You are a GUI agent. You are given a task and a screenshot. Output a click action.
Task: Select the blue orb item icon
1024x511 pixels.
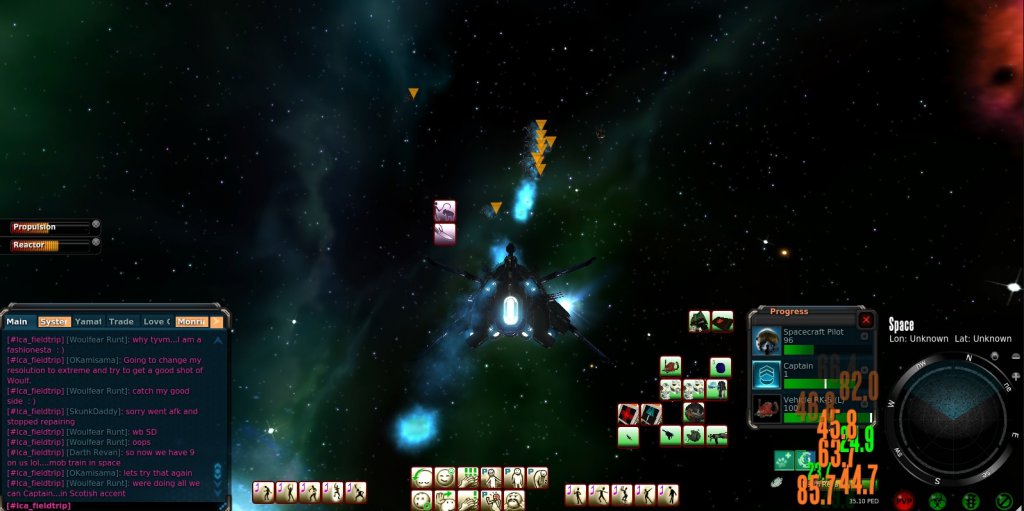pyautogui.click(x=720, y=367)
